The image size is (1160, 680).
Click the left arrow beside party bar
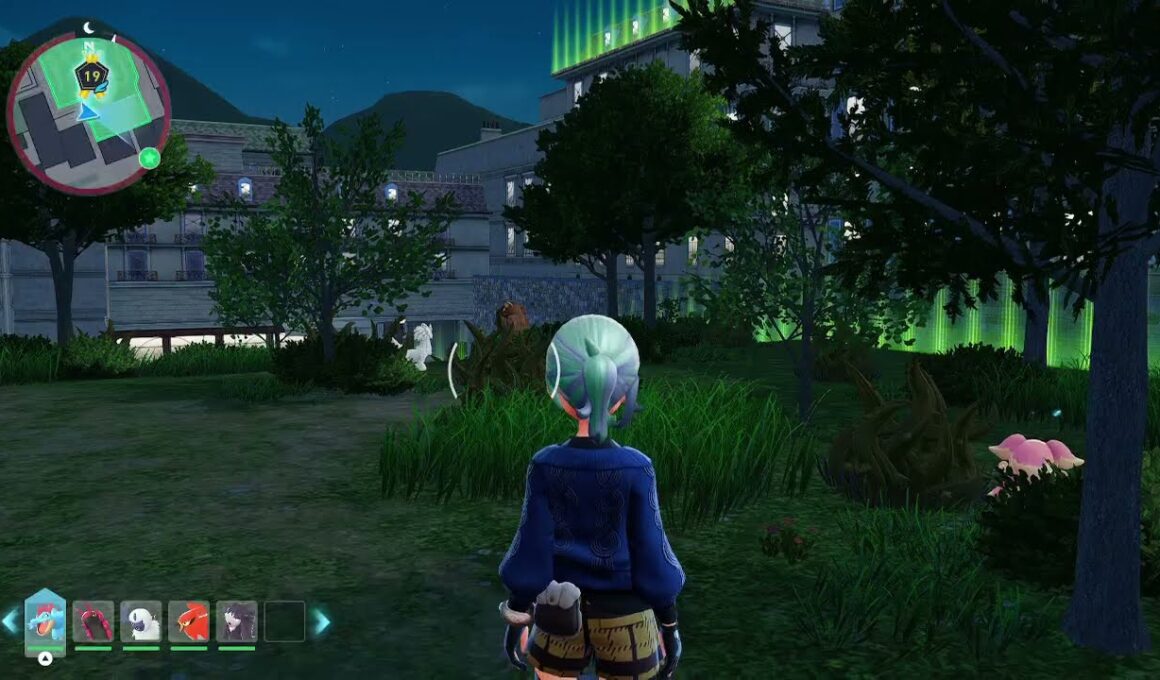click(x=9, y=621)
